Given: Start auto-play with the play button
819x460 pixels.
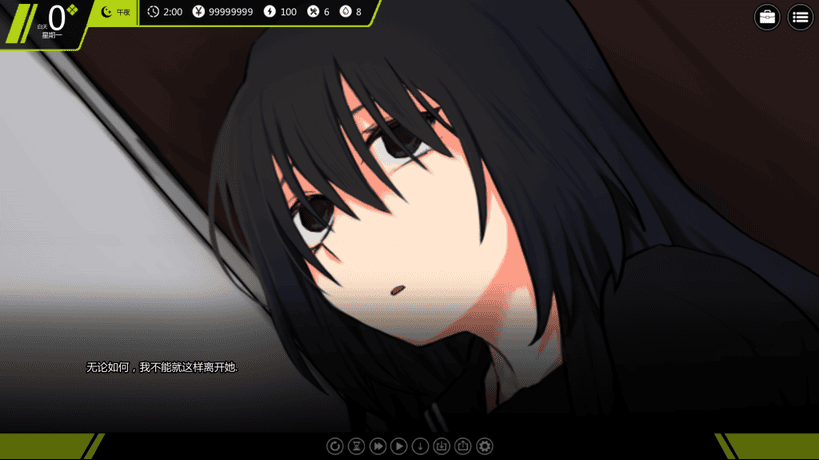Looking at the screenshot, I should pyautogui.click(x=399, y=446).
